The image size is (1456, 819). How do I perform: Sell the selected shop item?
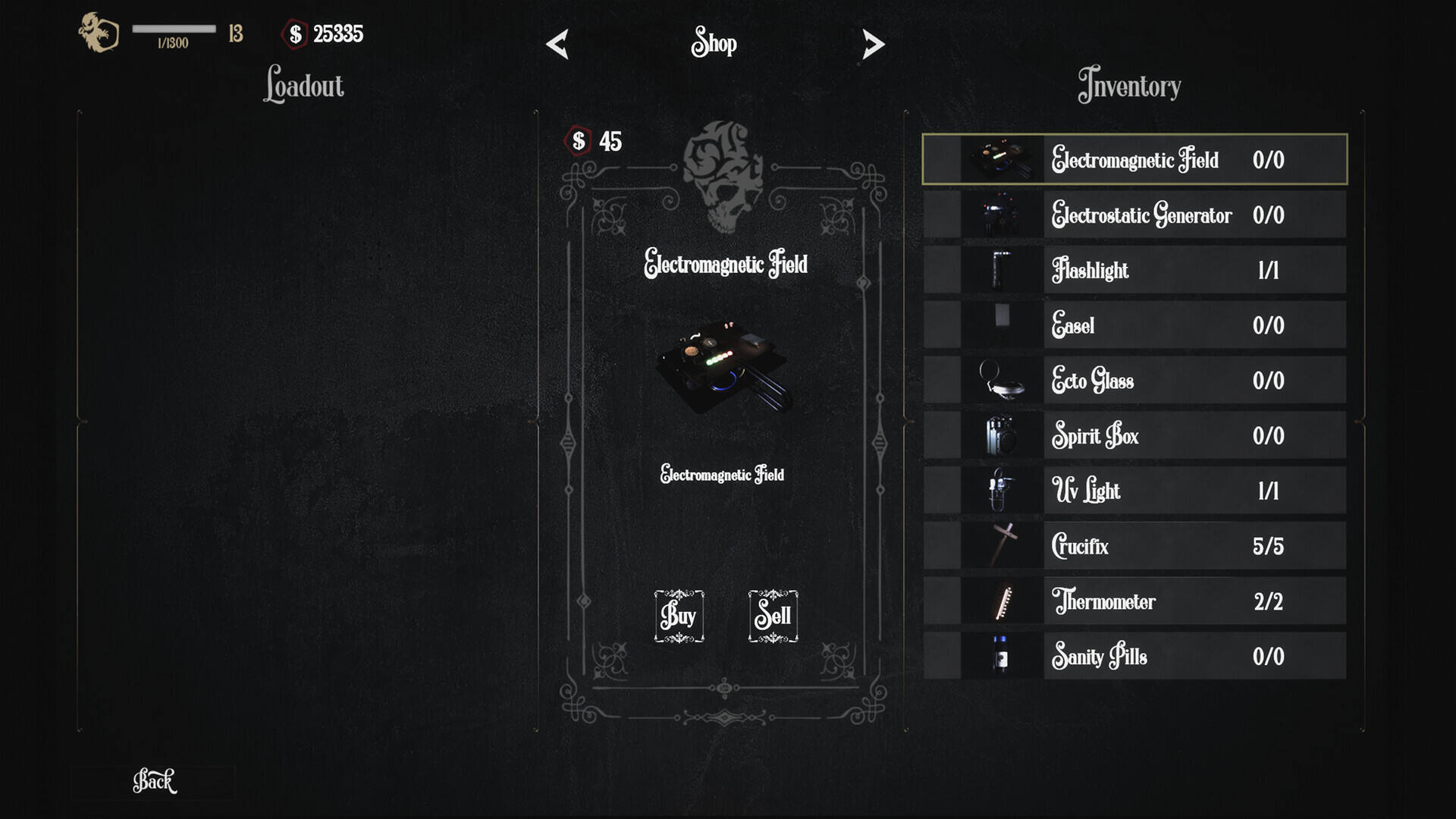pos(773,616)
